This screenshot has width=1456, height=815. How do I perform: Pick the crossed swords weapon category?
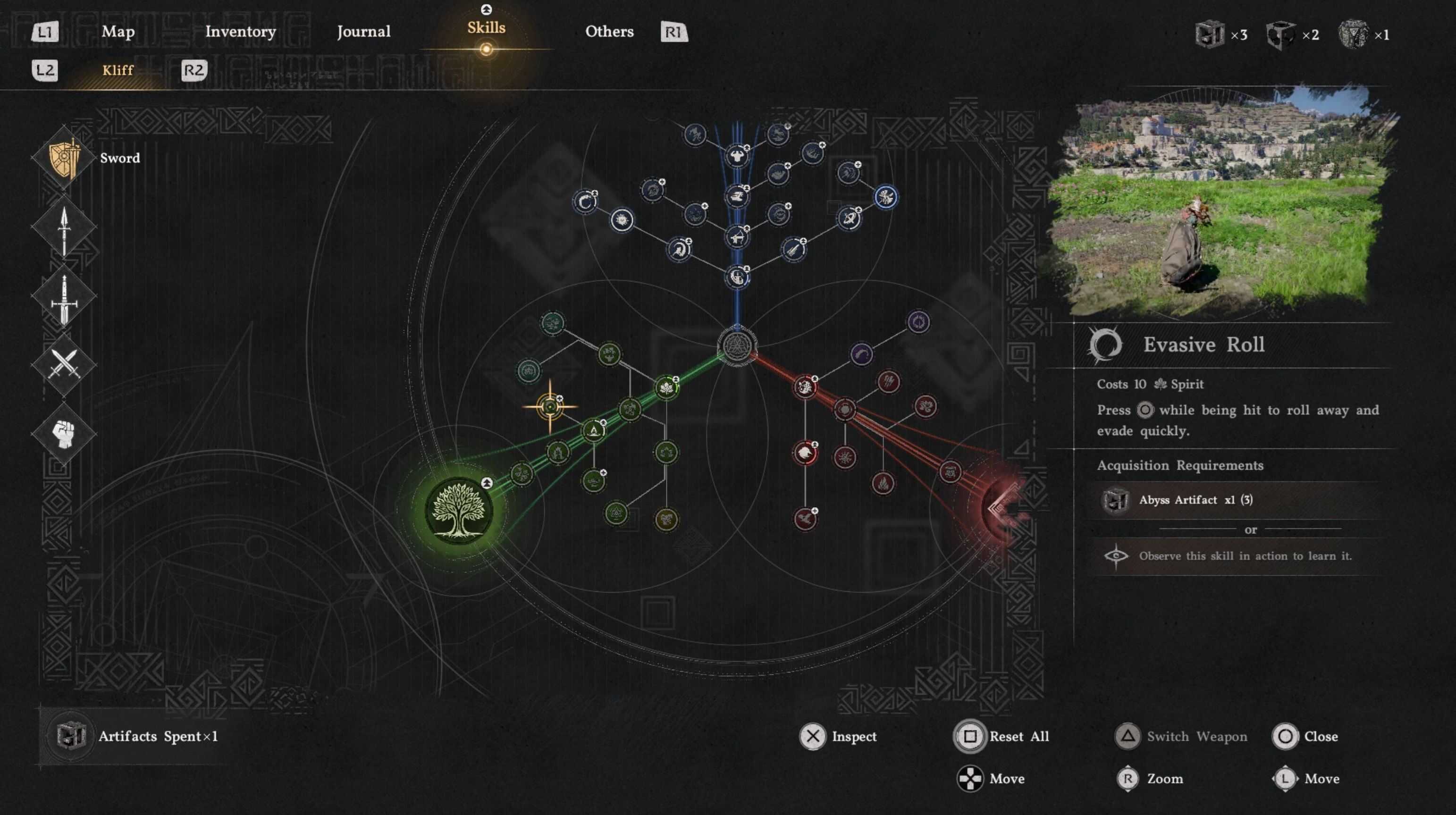64,363
